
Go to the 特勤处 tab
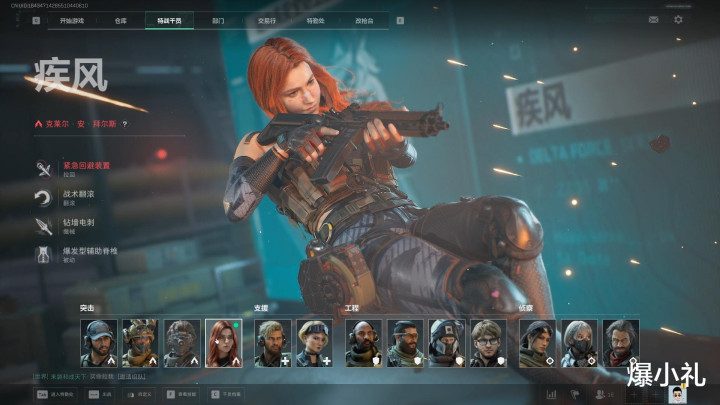(x=315, y=19)
